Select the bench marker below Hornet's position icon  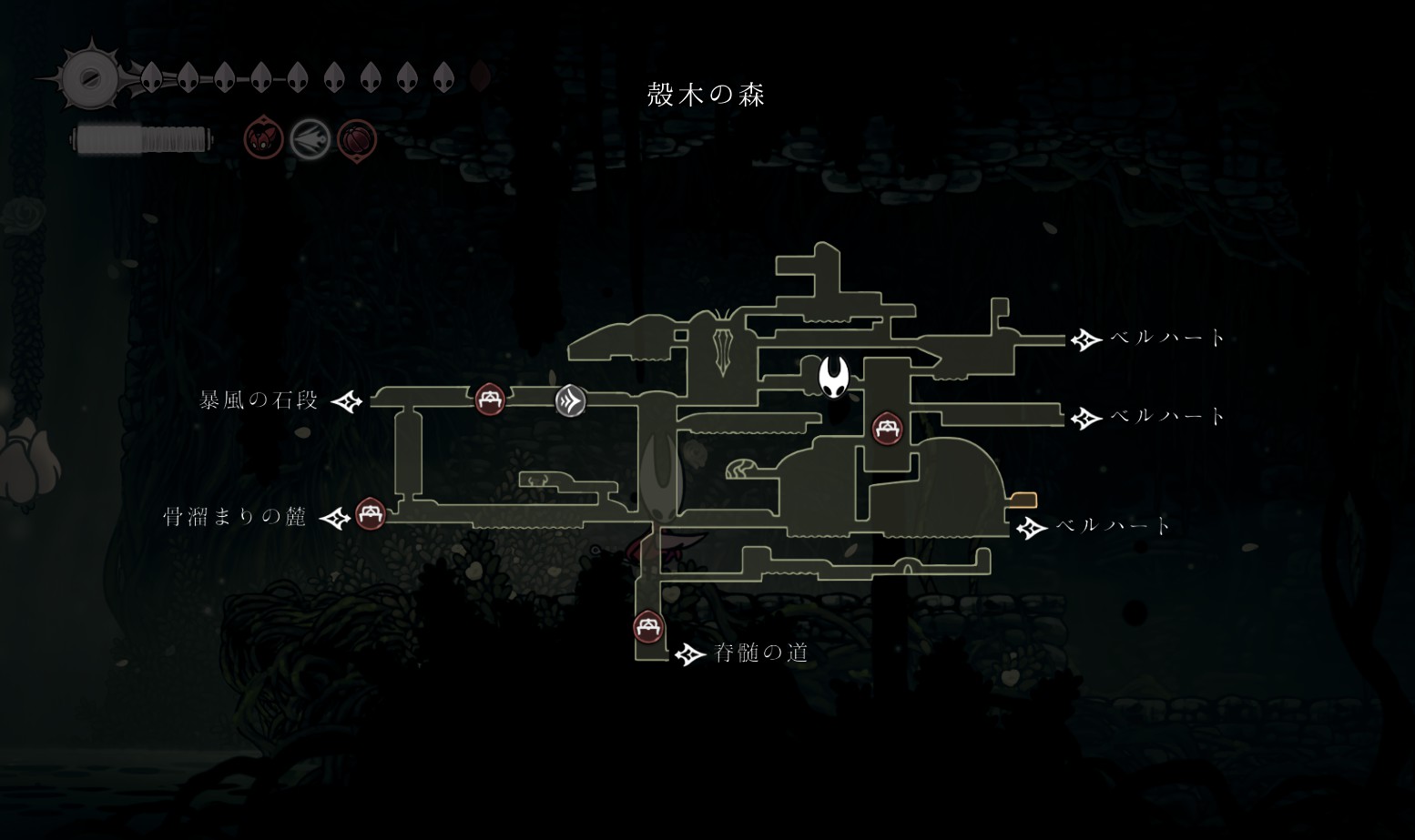[x=887, y=428]
